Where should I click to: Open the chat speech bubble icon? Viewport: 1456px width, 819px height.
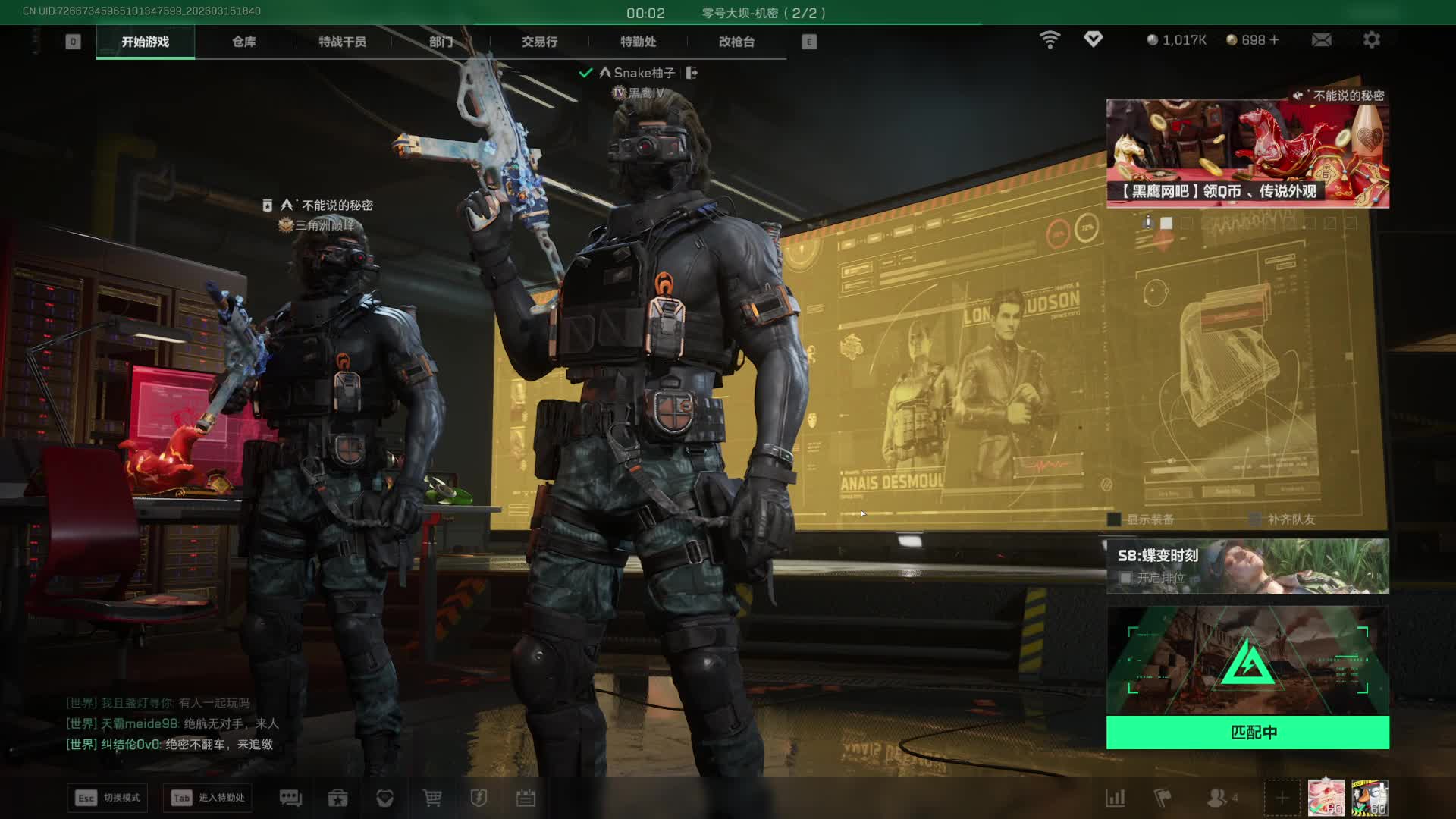point(290,798)
